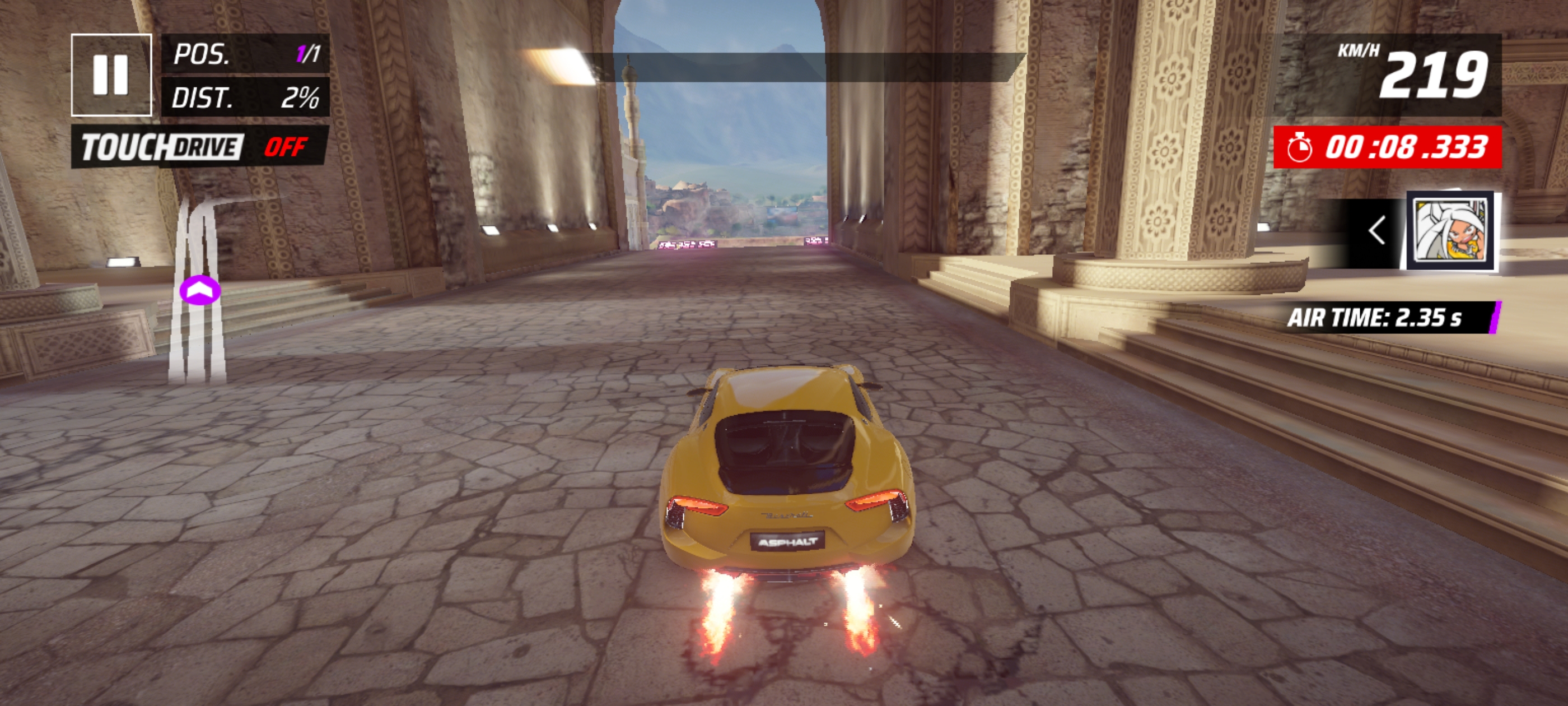Expand the panel with the left arrow
Image resolution: width=1568 pixels, height=706 pixels.
1376,231
